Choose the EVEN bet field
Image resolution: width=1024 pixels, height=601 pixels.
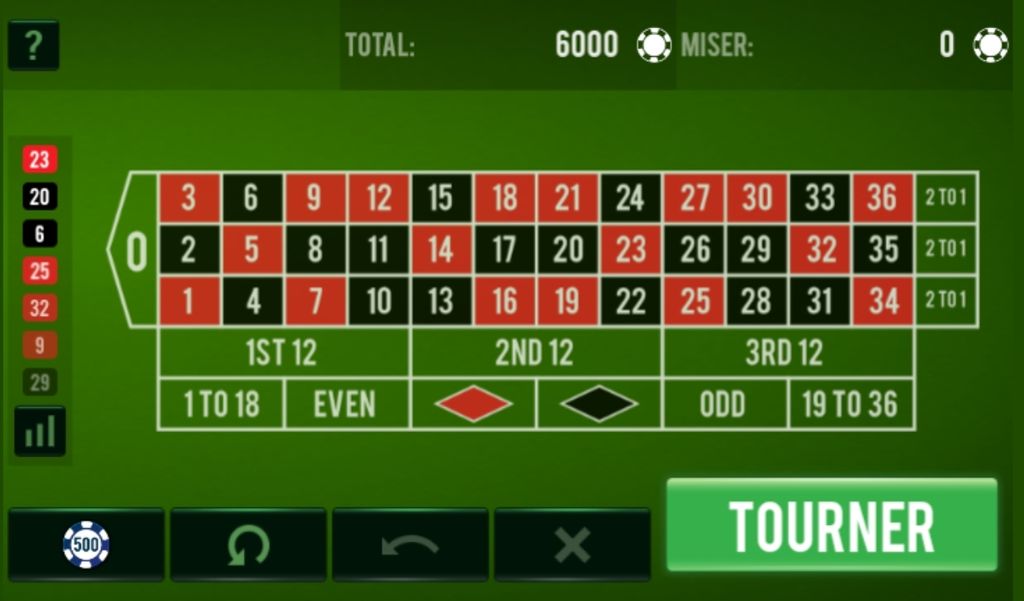347,404
